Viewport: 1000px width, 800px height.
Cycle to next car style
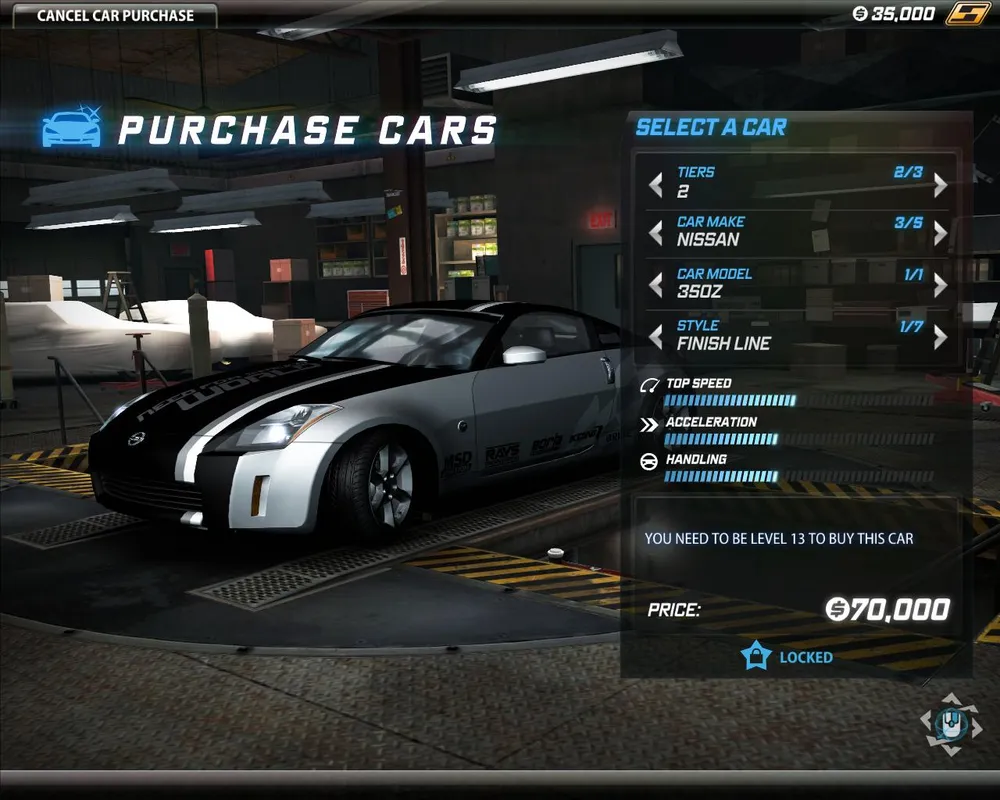pyautogui.click(x=940, y=337)
